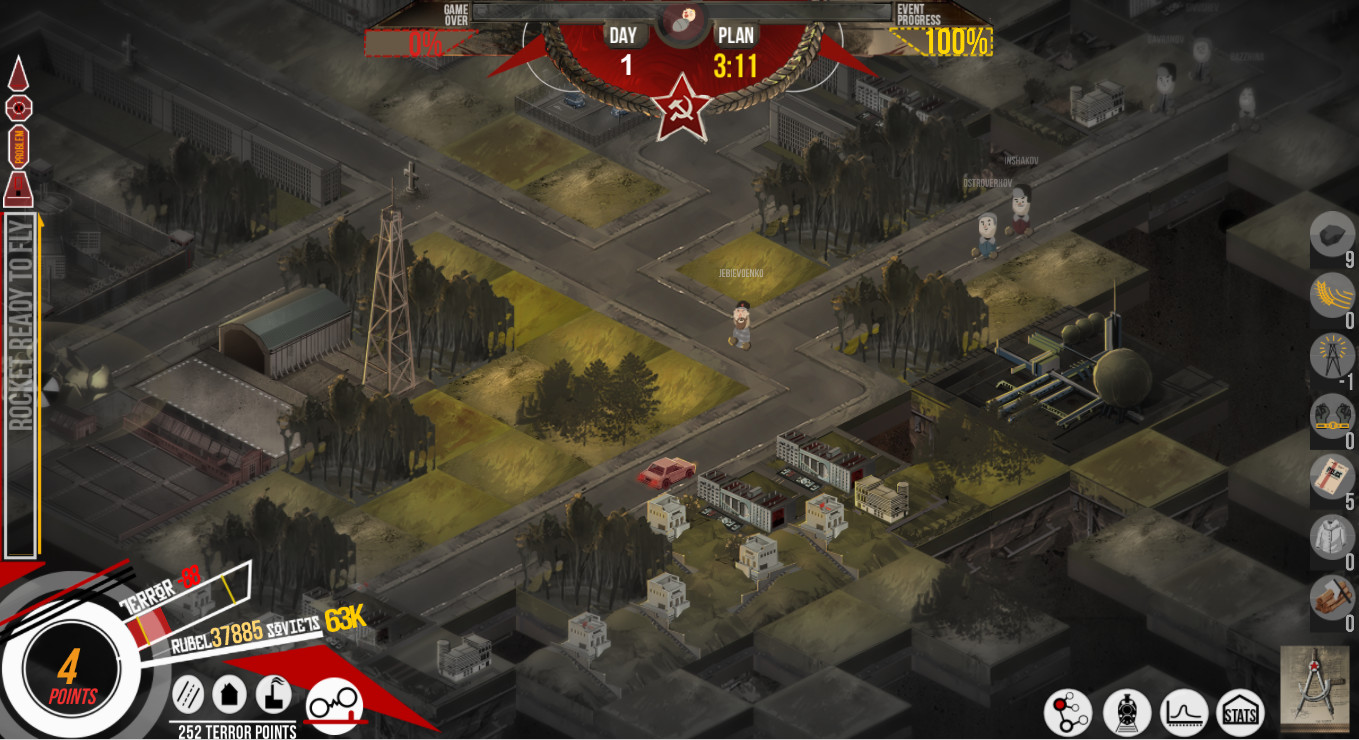Select the winter coat resource icon
Image resolution: width=1359 pixels, height=740 pixels.
pyautogui.click(x=1331, y=538)
